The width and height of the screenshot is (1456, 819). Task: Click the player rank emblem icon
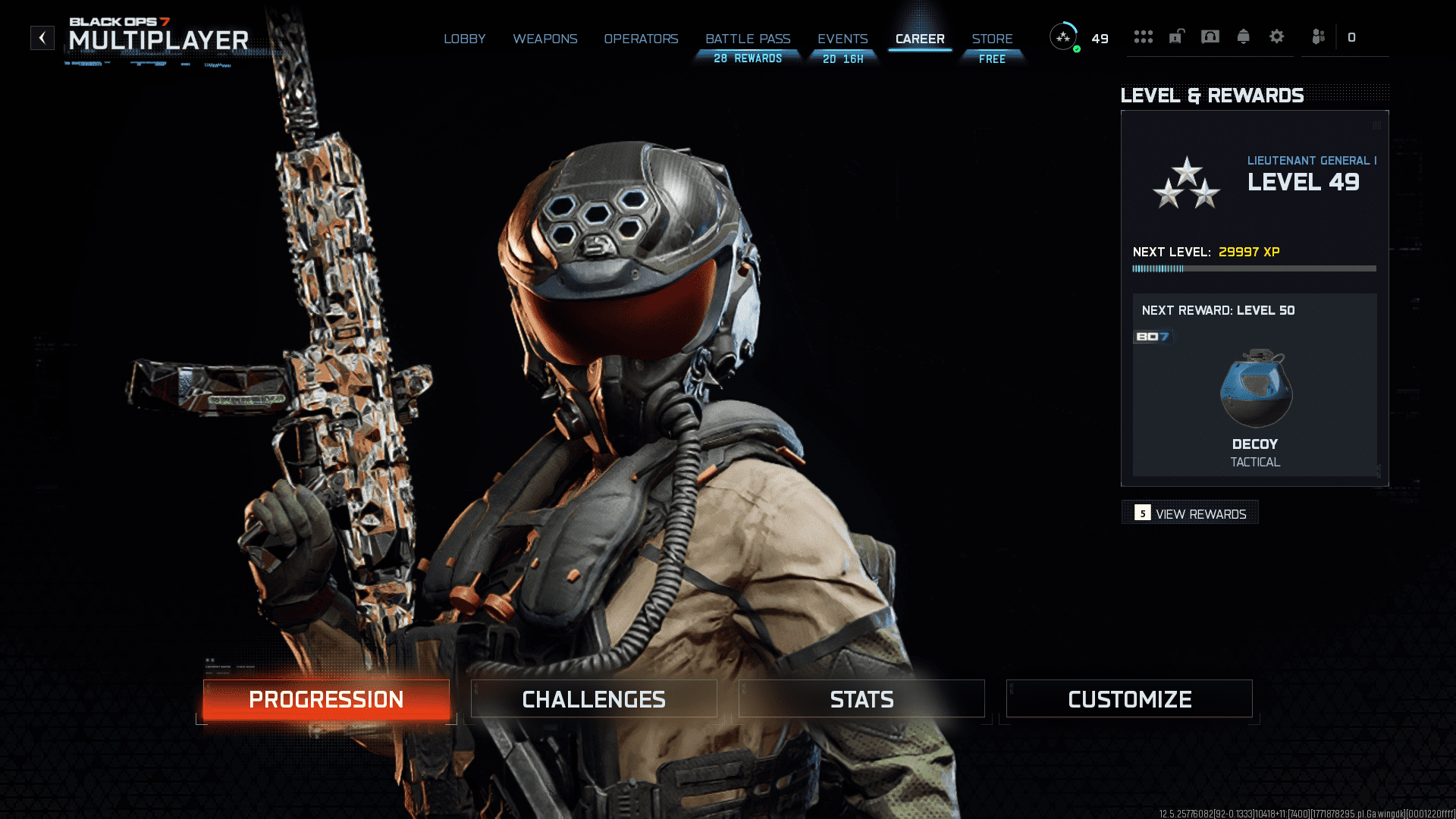tap(1063, 36)
